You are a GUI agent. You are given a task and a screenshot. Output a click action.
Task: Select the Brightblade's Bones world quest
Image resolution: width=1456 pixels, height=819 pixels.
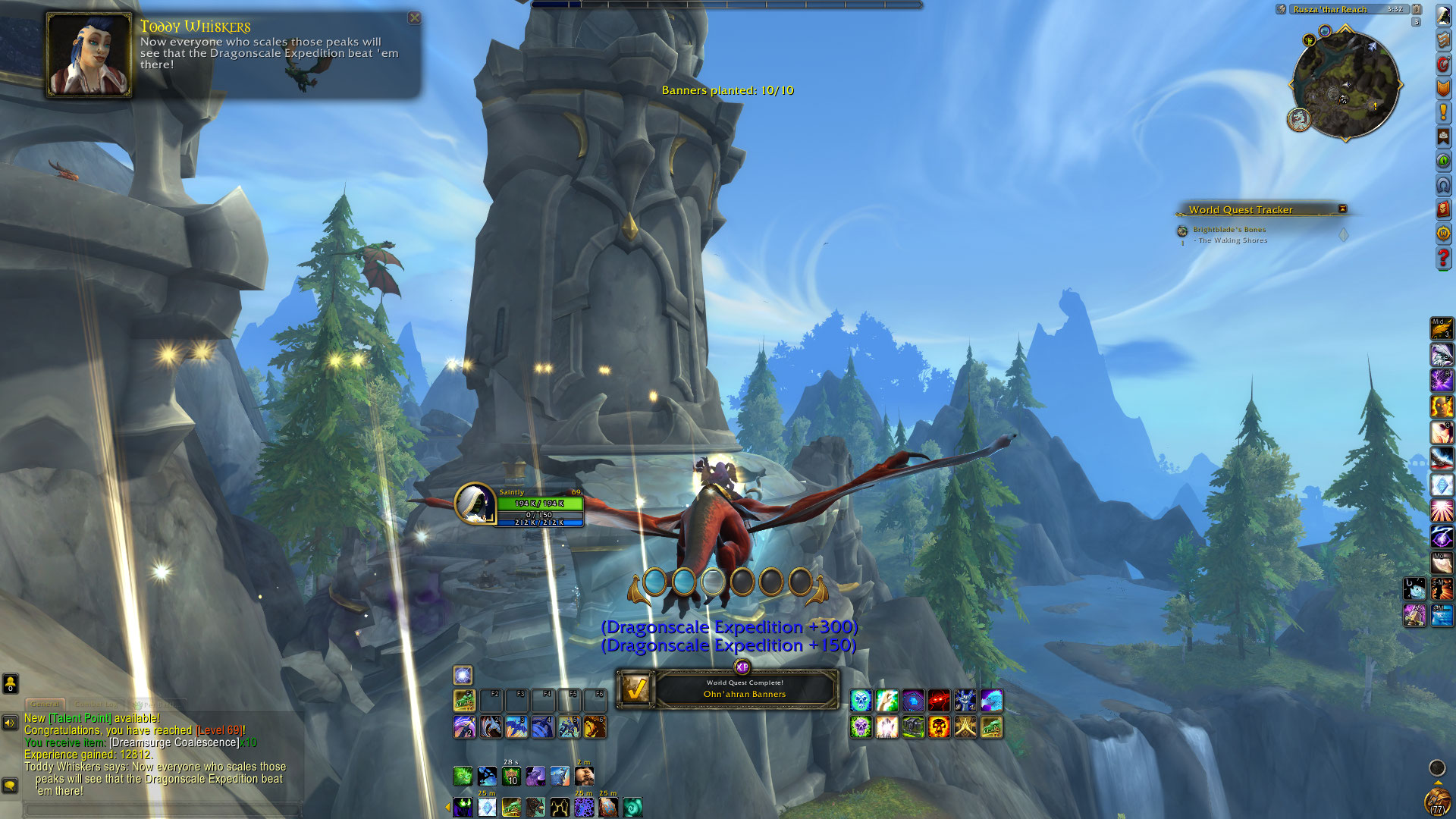click(1228, 230)
